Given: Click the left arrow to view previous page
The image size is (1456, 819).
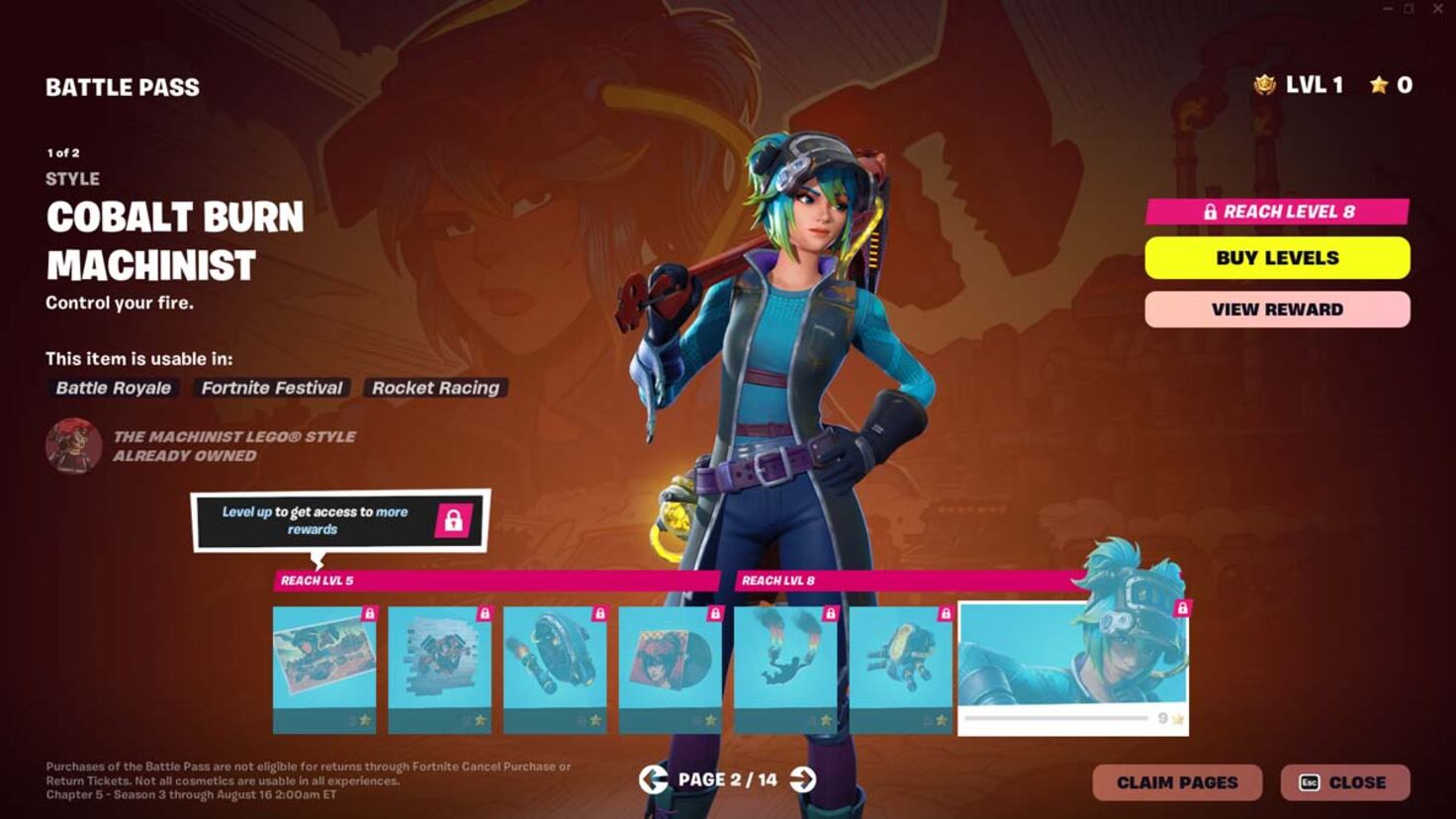Looking at the screenshot, I should pos(653,779).
